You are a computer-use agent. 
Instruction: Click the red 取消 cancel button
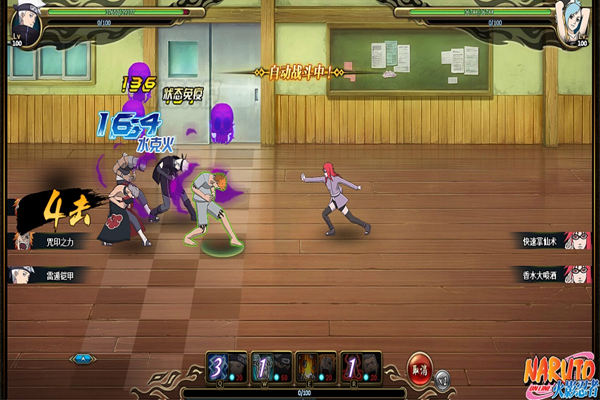[x=419, y=367]
